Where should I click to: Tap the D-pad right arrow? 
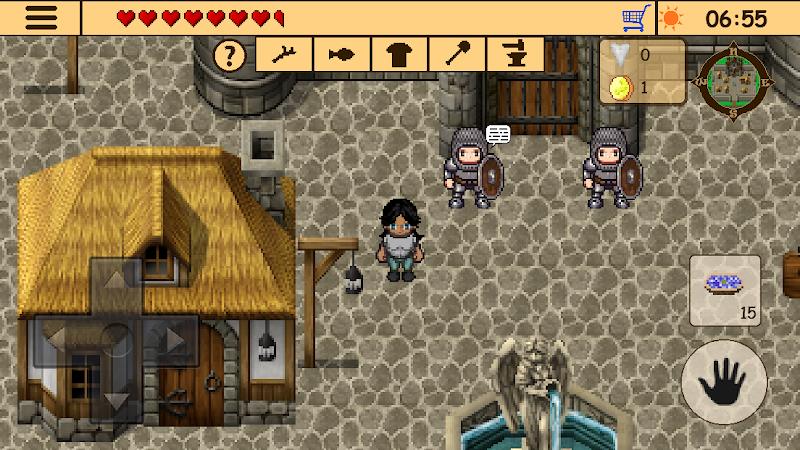tap(174, 339)
